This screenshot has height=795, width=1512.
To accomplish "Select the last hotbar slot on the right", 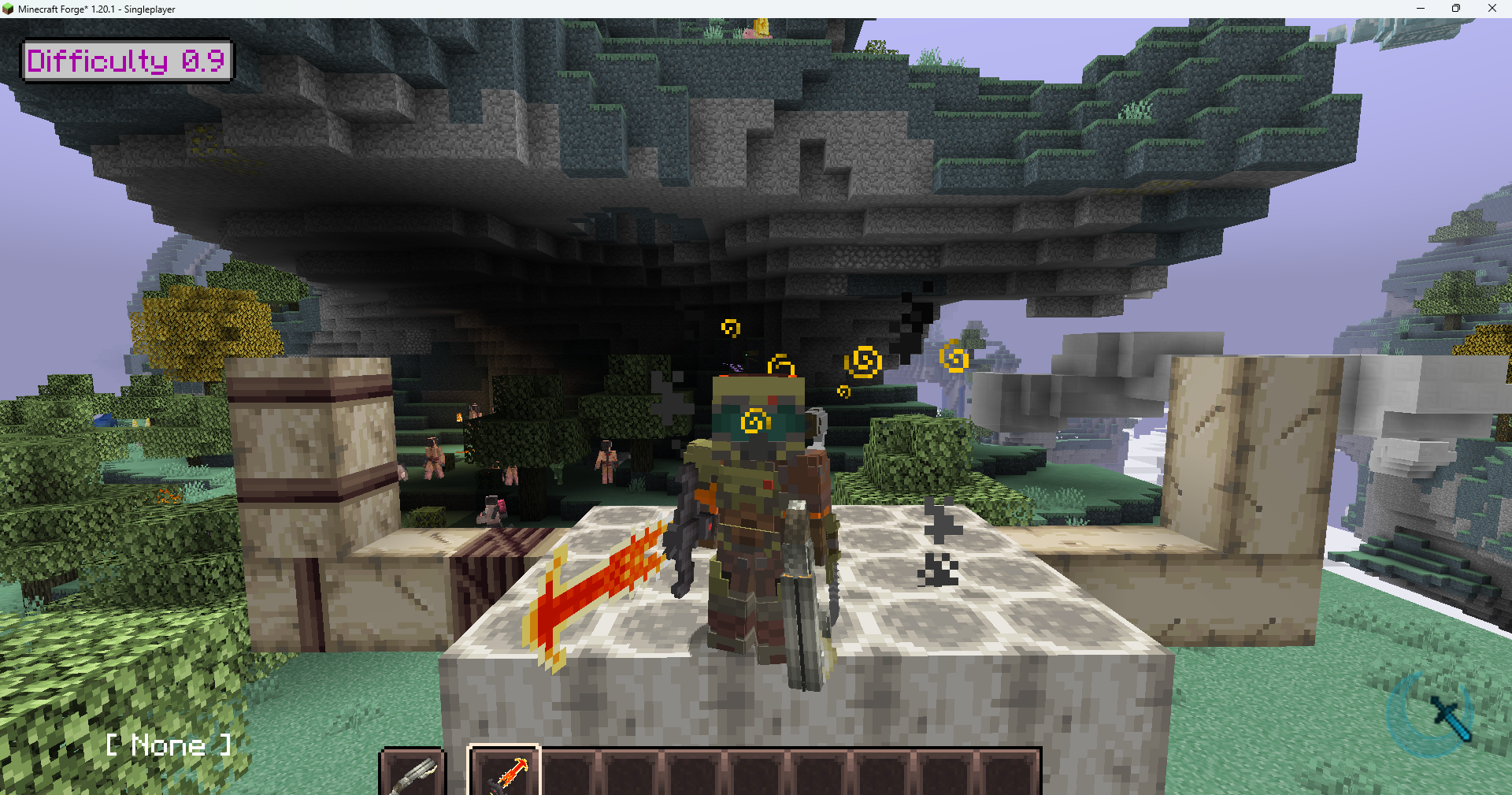I will click(1009, 775).
